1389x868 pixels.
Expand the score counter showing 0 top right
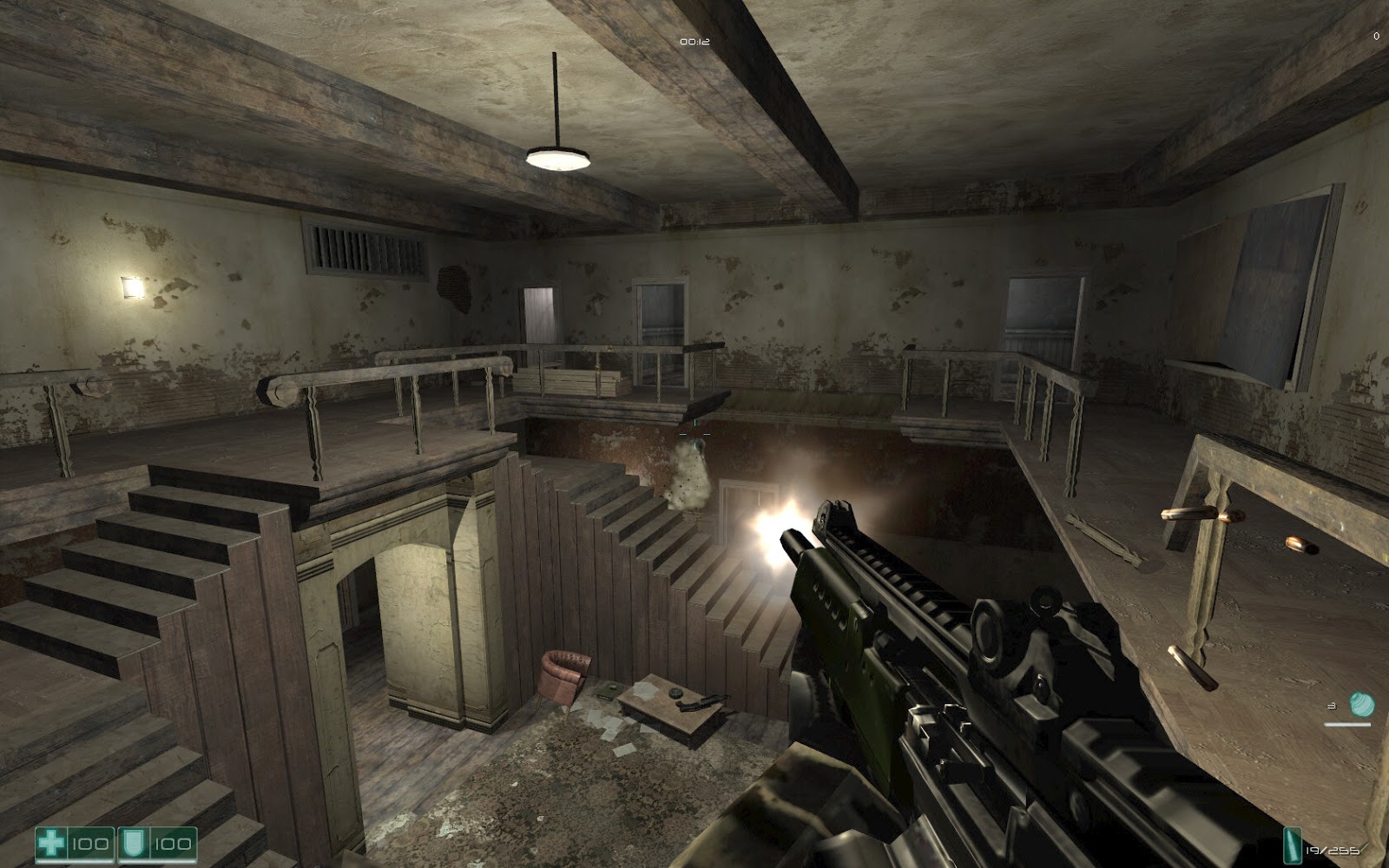point(1377,36)
